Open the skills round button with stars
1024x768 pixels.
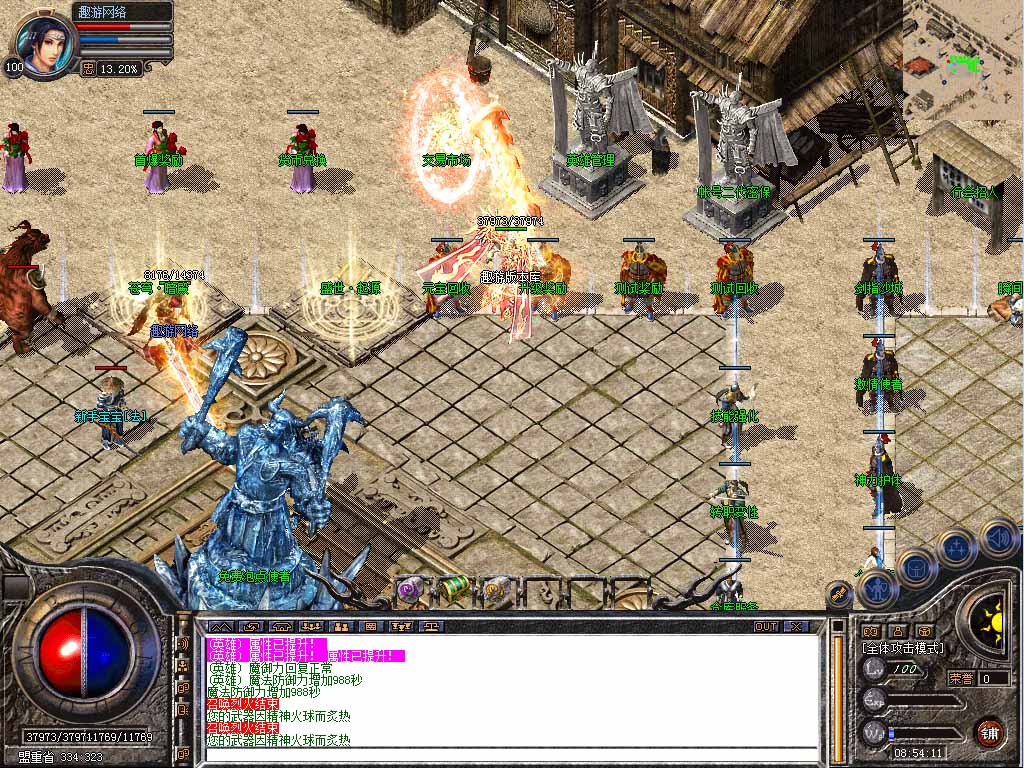(x=957, y=548)
